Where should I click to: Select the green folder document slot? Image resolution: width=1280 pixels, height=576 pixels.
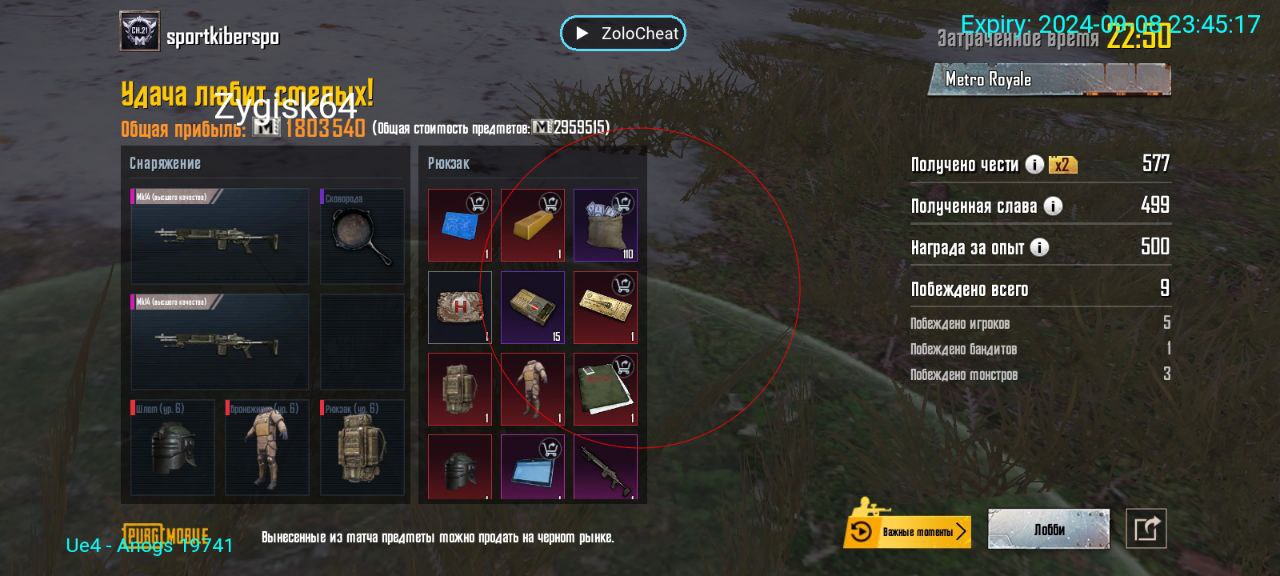[x=605, y=389]
